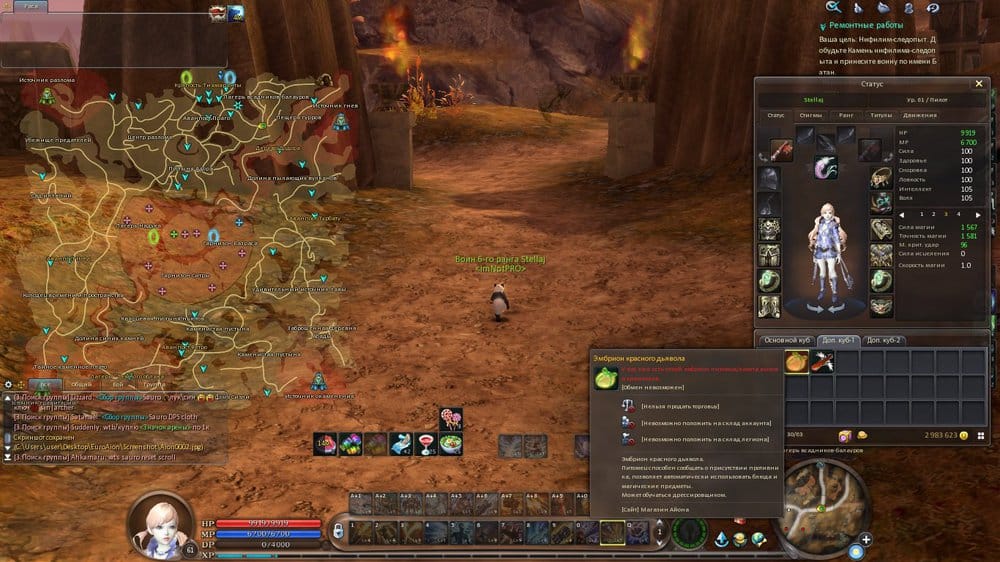Use the red cocktail drink quickslot

(x=425, y=443)
